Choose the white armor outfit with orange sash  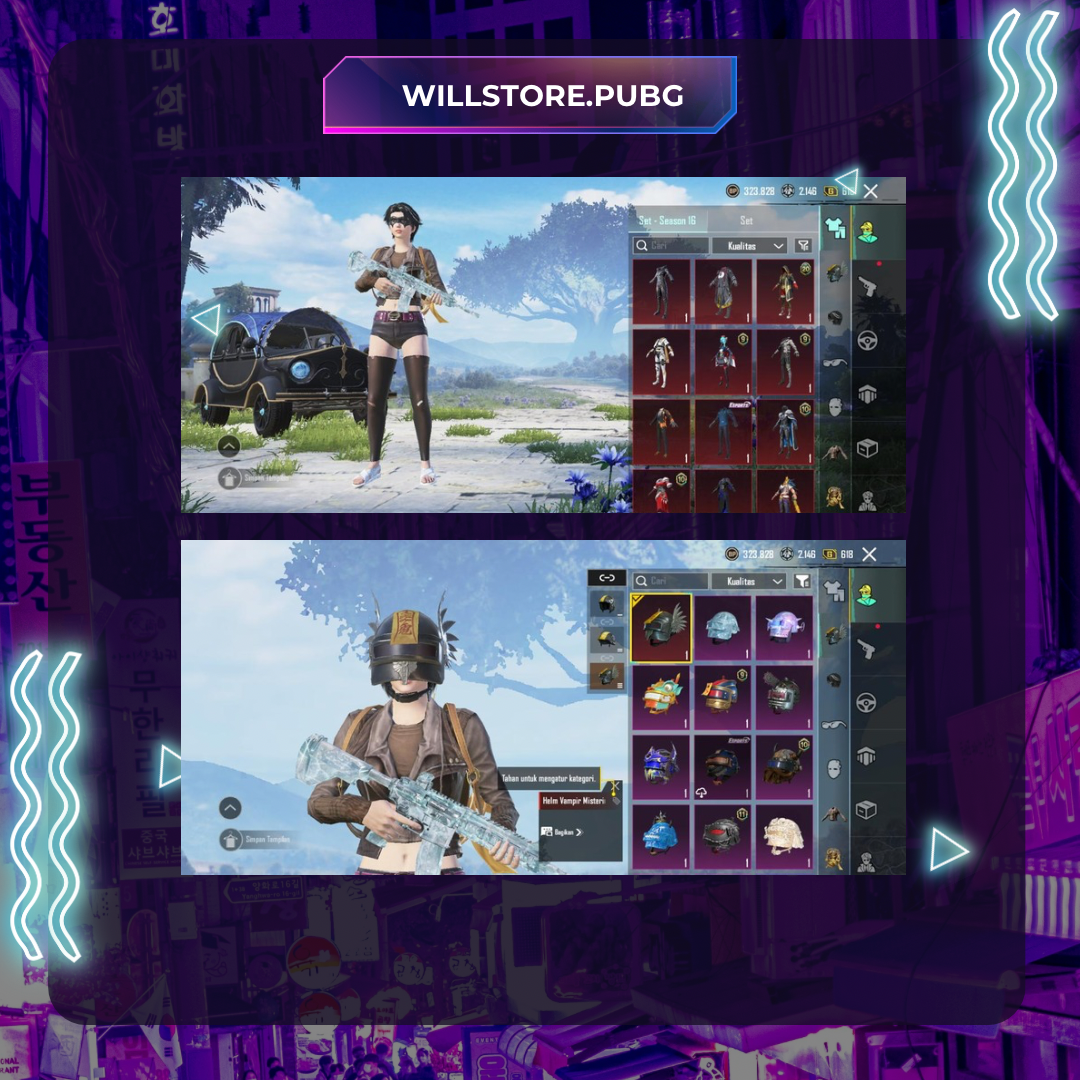[662, 360]
